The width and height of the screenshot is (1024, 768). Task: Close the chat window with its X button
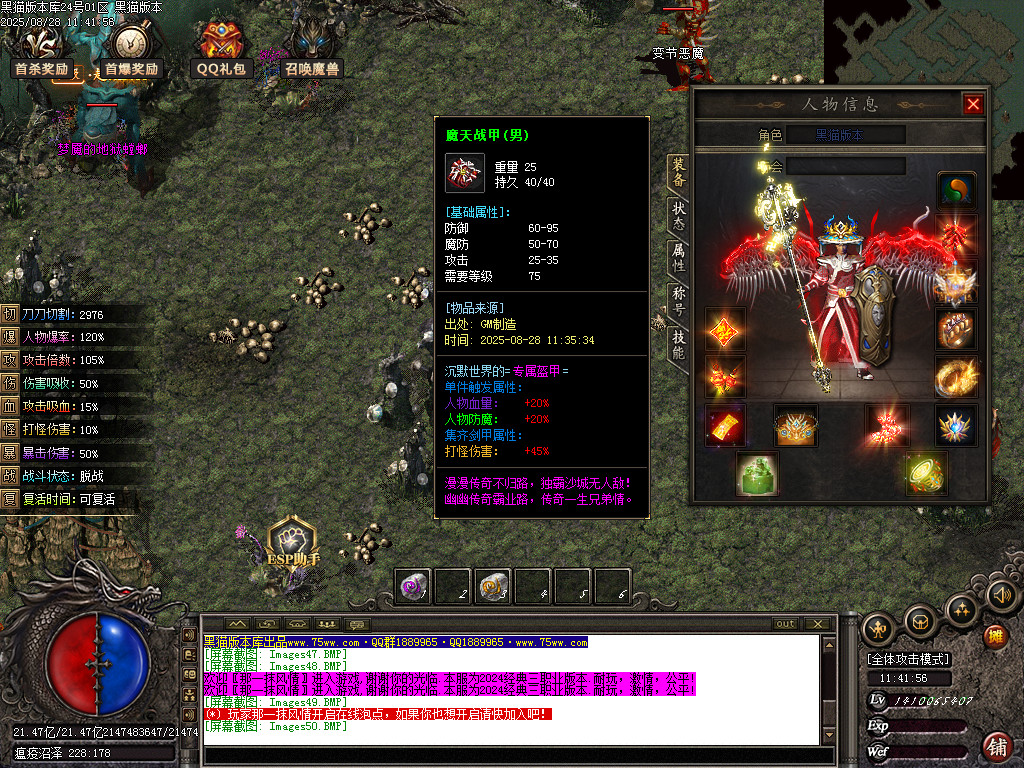tap(817, 623)
